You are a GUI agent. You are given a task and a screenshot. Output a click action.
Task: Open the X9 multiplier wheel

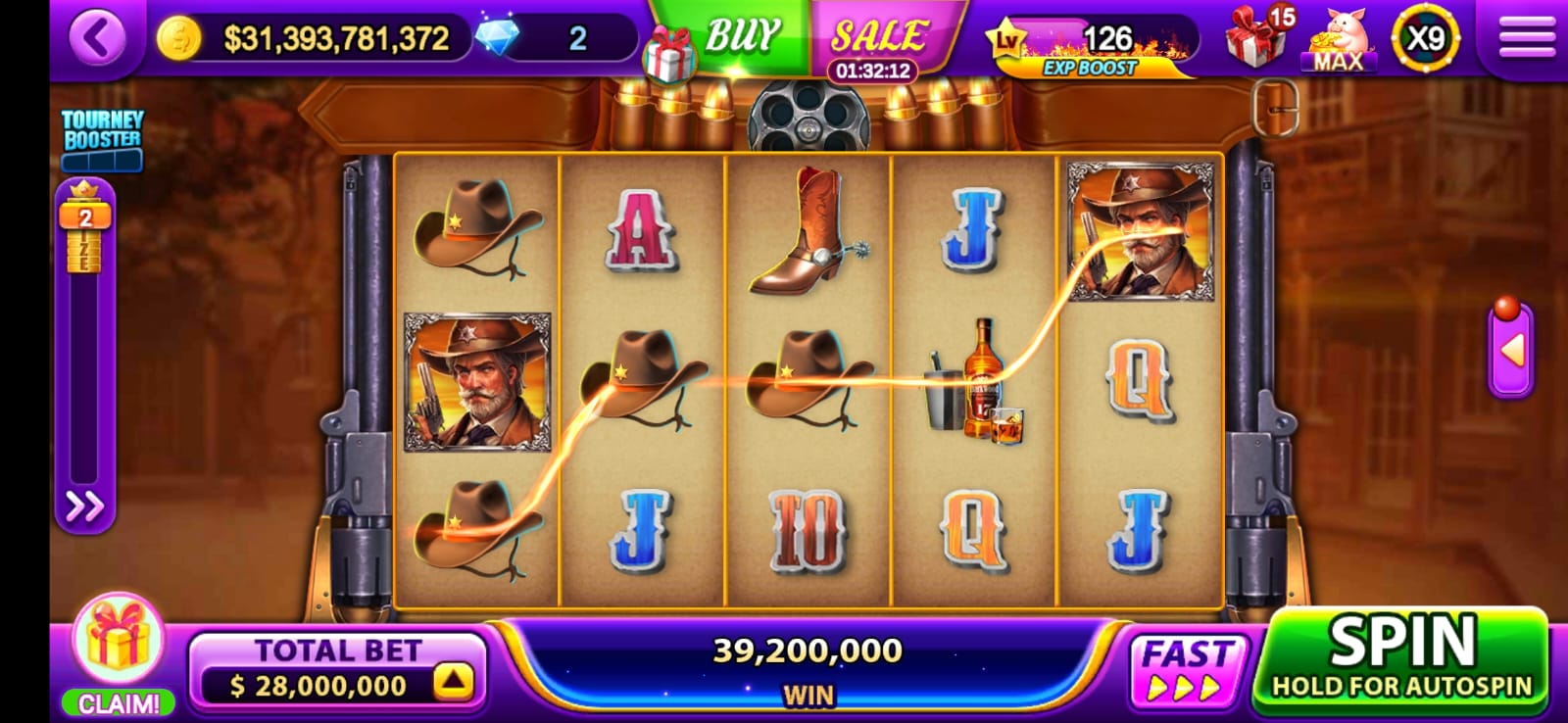1425,39
